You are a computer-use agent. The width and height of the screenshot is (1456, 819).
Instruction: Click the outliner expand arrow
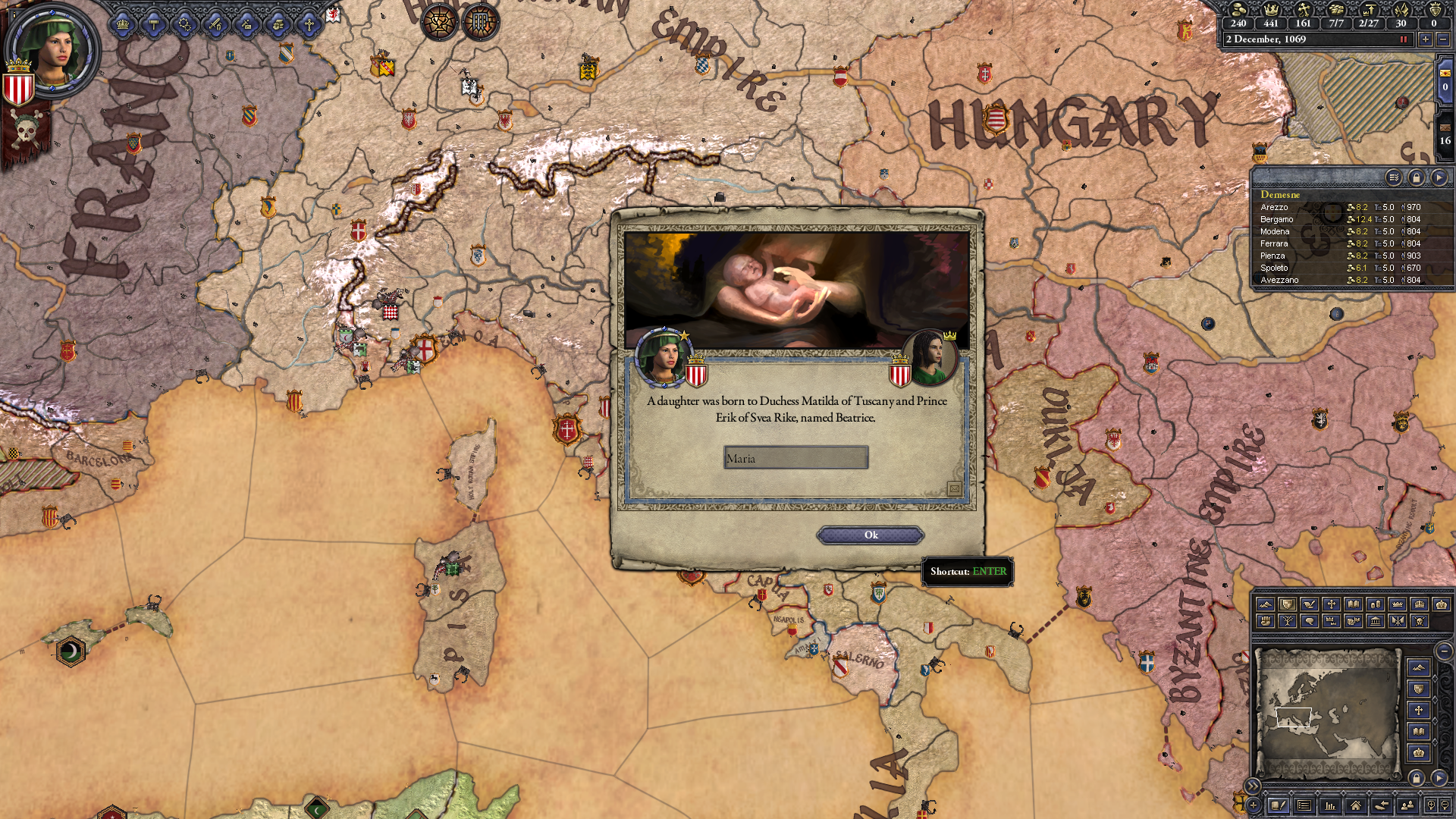[x=1440, y=177]
